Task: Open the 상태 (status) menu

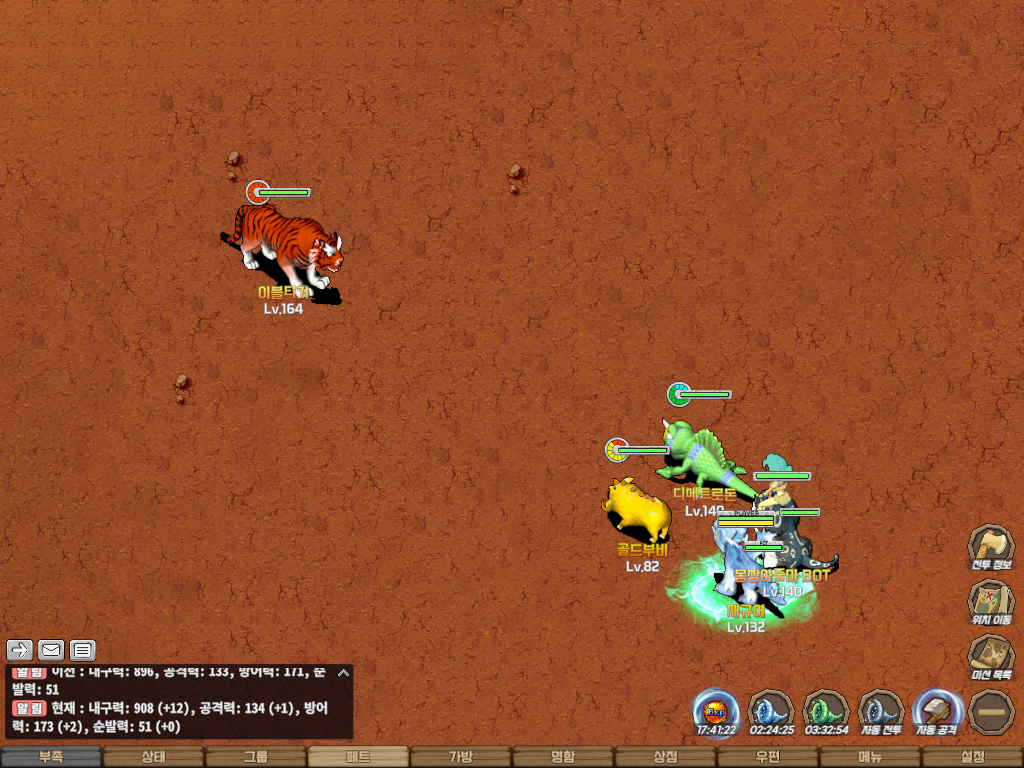Action: coord(153,757)
